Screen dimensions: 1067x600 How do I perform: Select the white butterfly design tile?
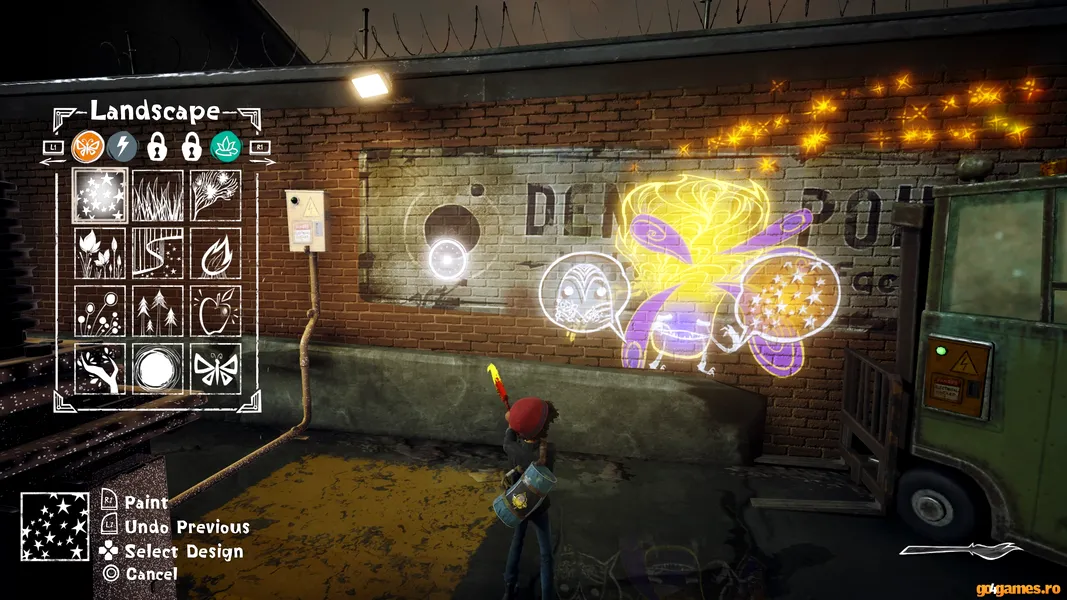point(215,368)
